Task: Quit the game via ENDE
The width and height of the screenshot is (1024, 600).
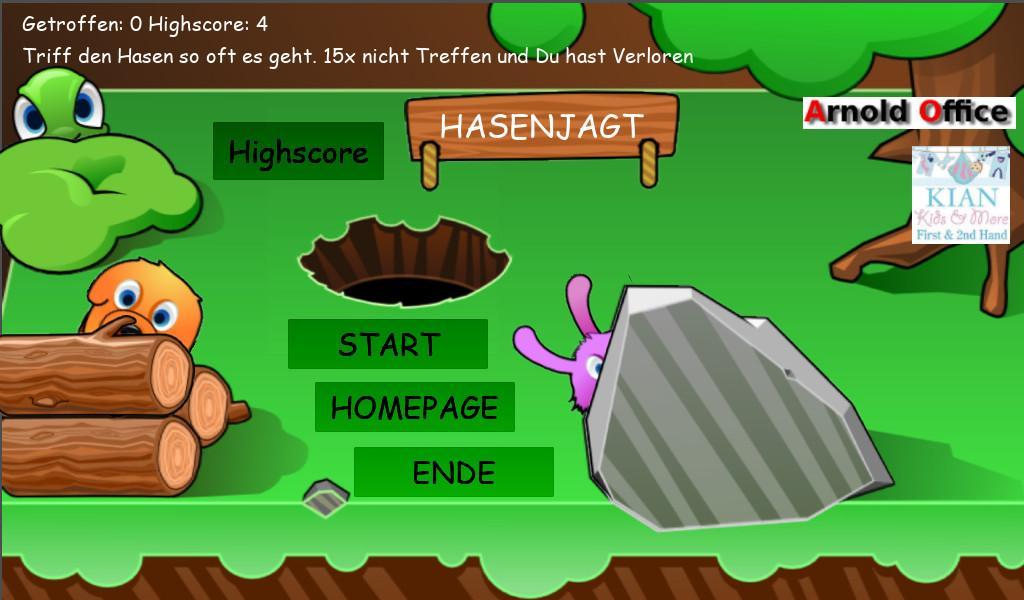Action: [x=453, y=472]
